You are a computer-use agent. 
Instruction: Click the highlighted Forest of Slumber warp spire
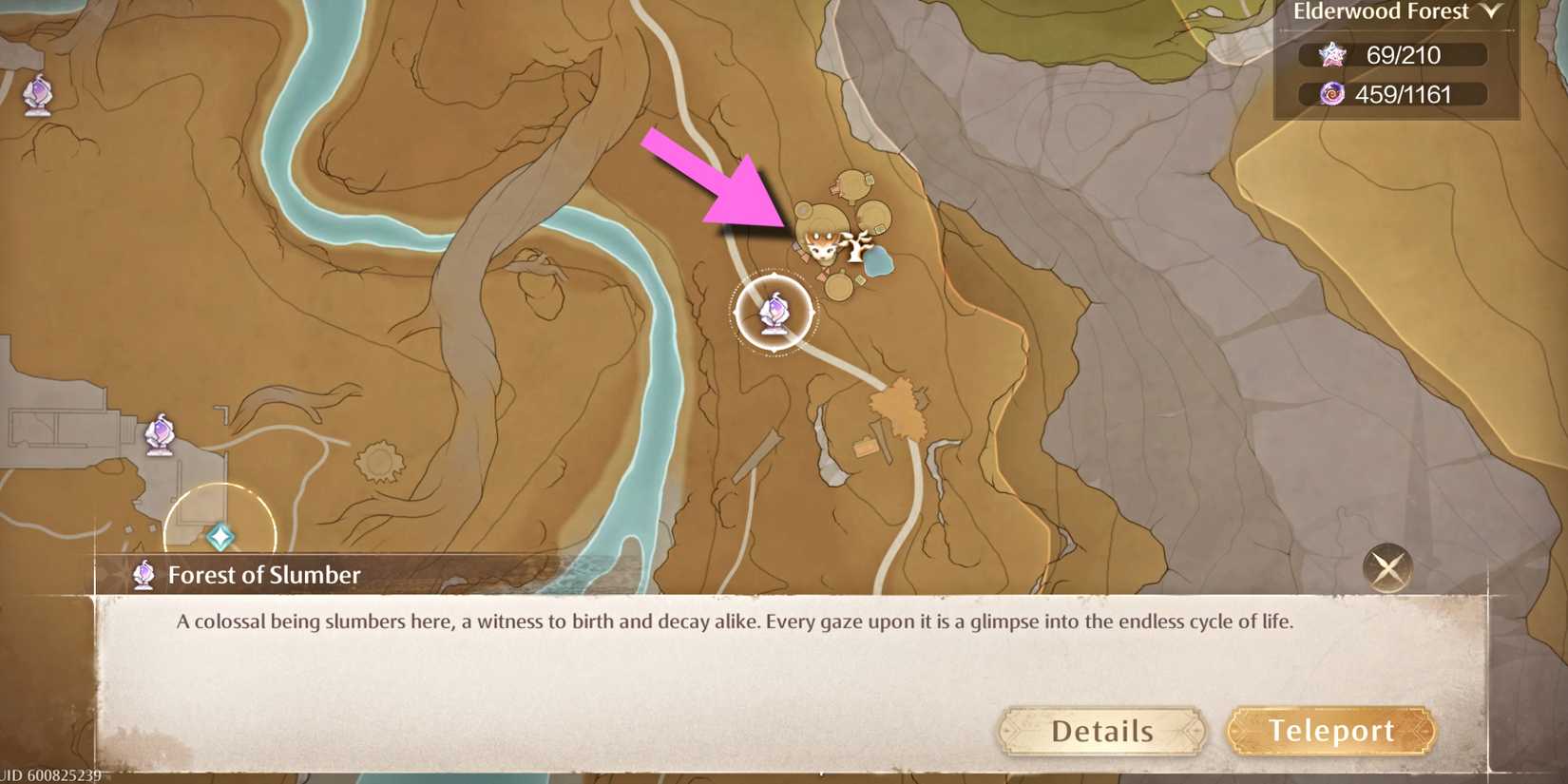tap(774, 314)
